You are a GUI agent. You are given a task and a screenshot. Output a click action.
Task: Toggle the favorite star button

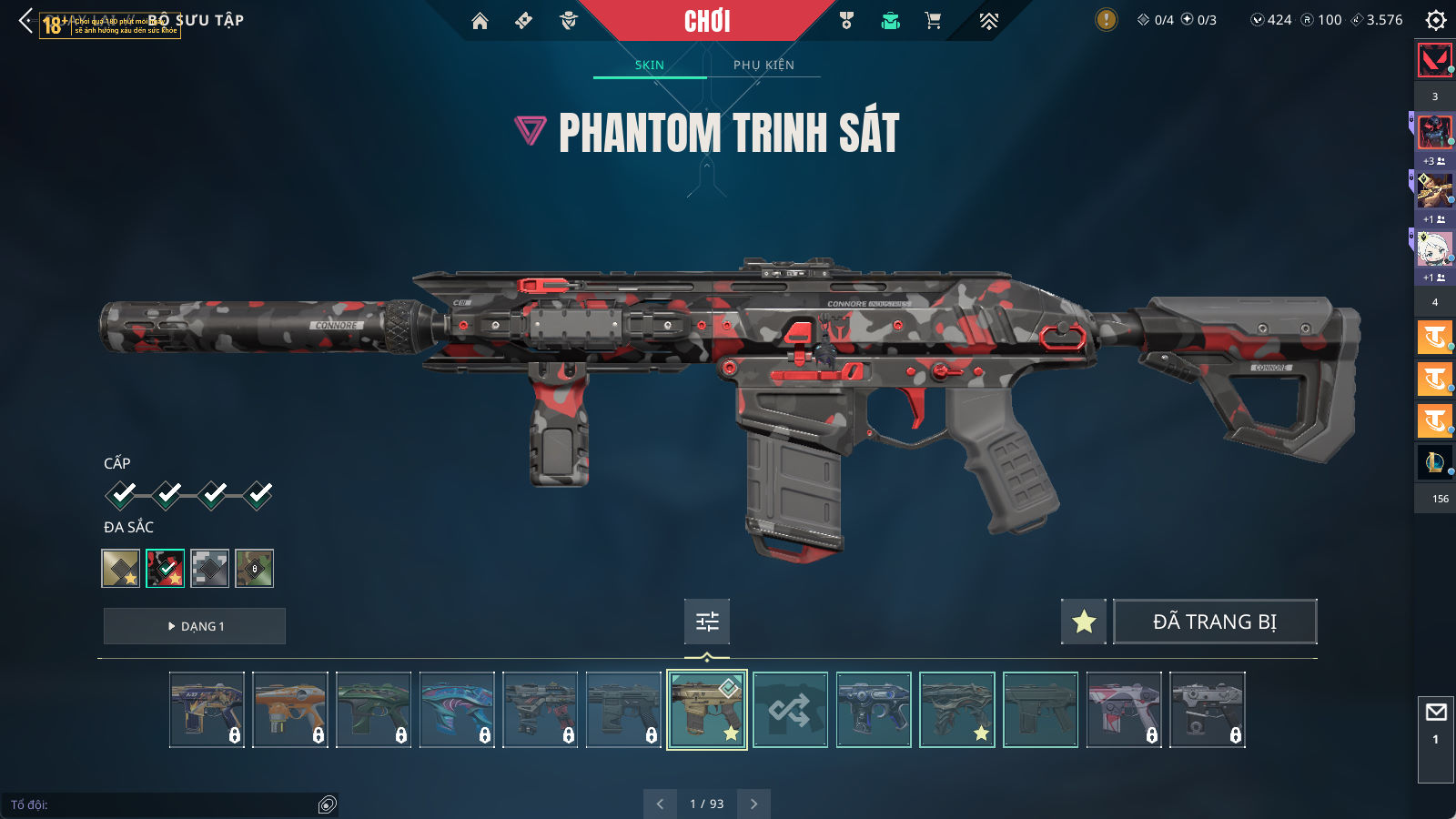(x=1084, y=622)
